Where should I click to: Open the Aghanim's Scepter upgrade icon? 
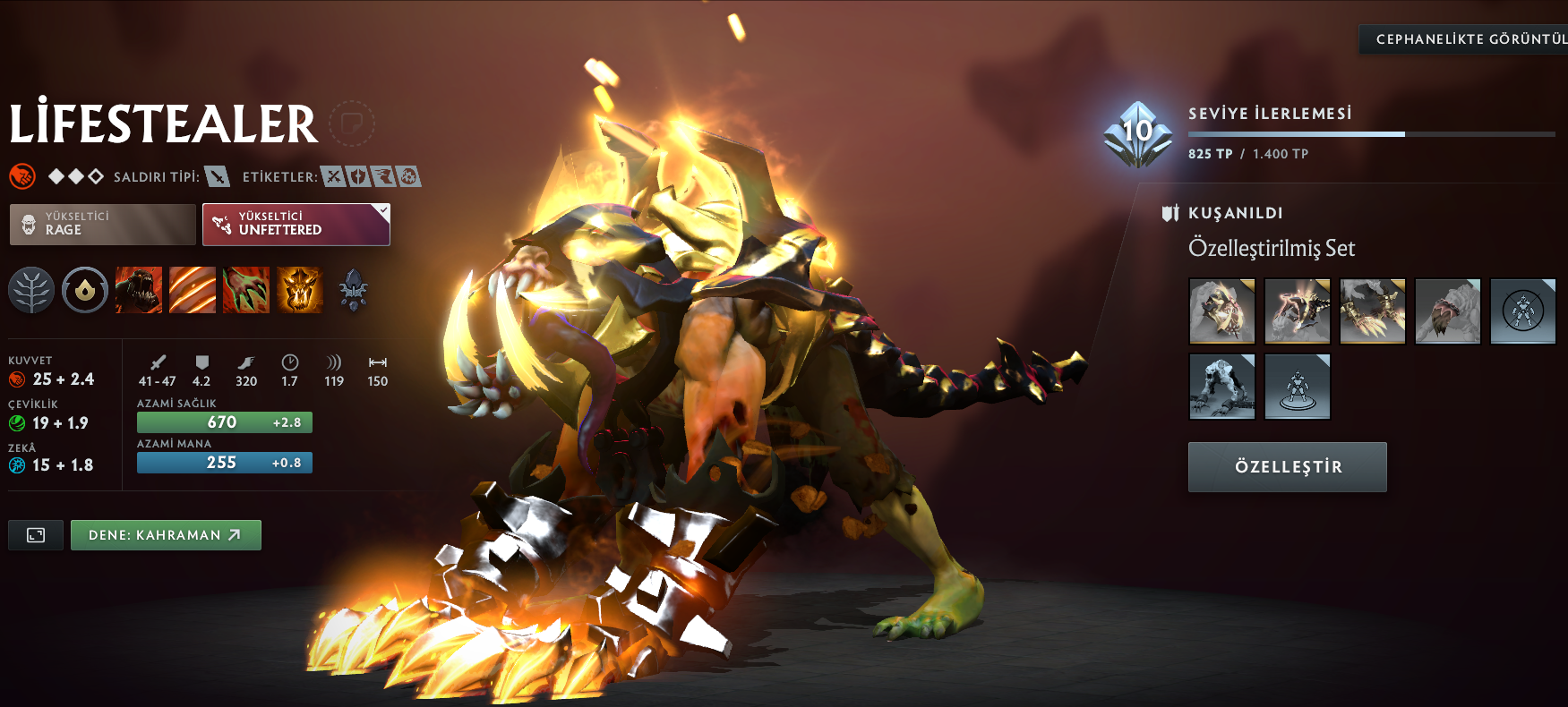pyautogui.click(x=354, y=290)
